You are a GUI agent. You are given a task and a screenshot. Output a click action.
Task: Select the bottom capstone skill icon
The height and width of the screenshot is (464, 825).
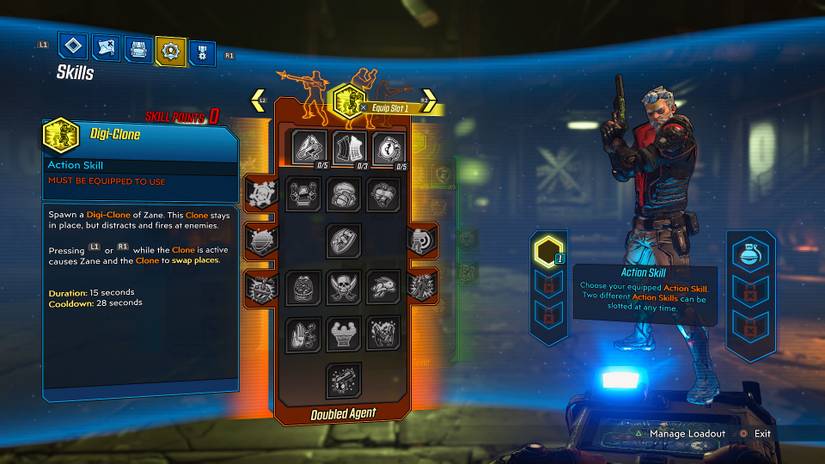pos(343,380)
